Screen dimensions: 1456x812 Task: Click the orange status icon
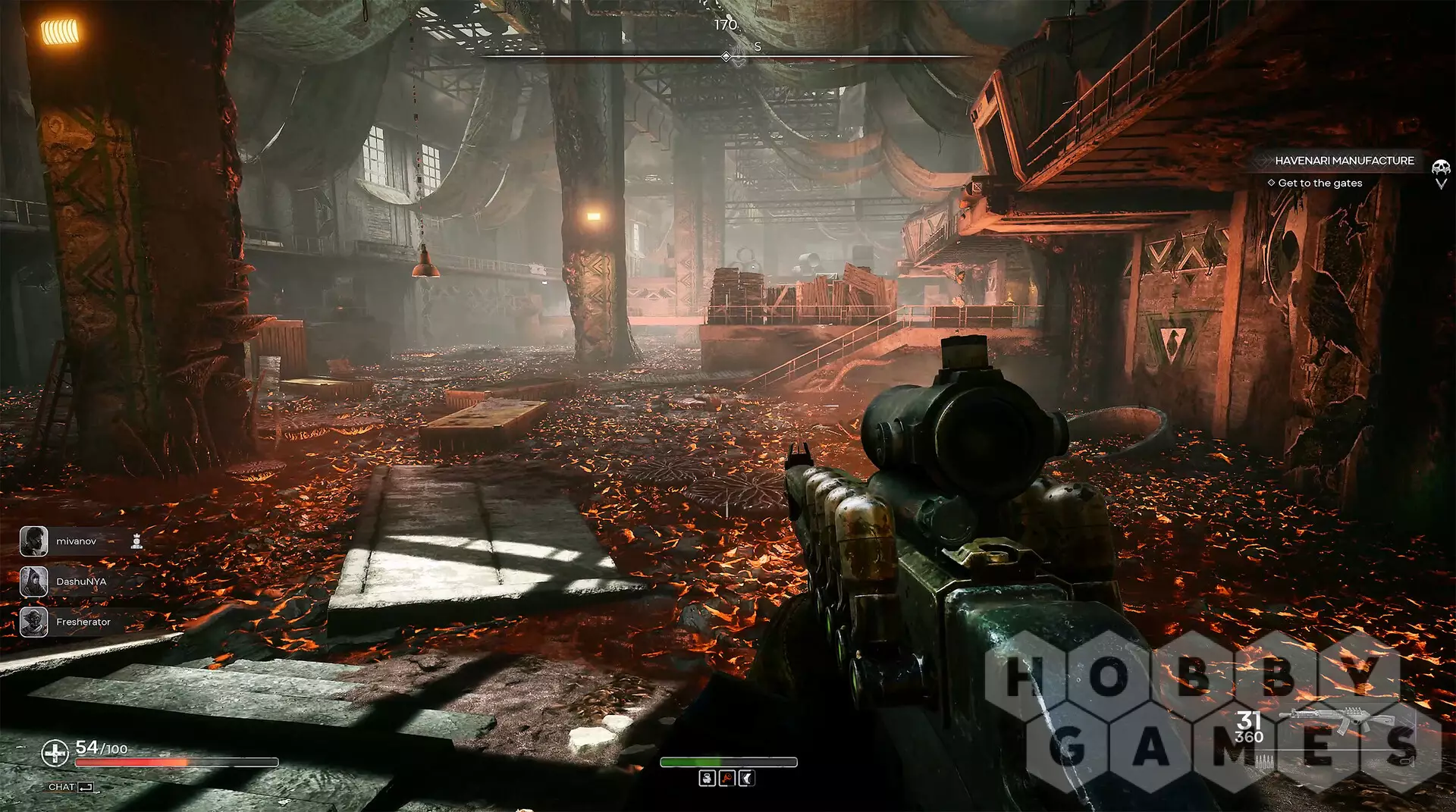coord(726,779)
